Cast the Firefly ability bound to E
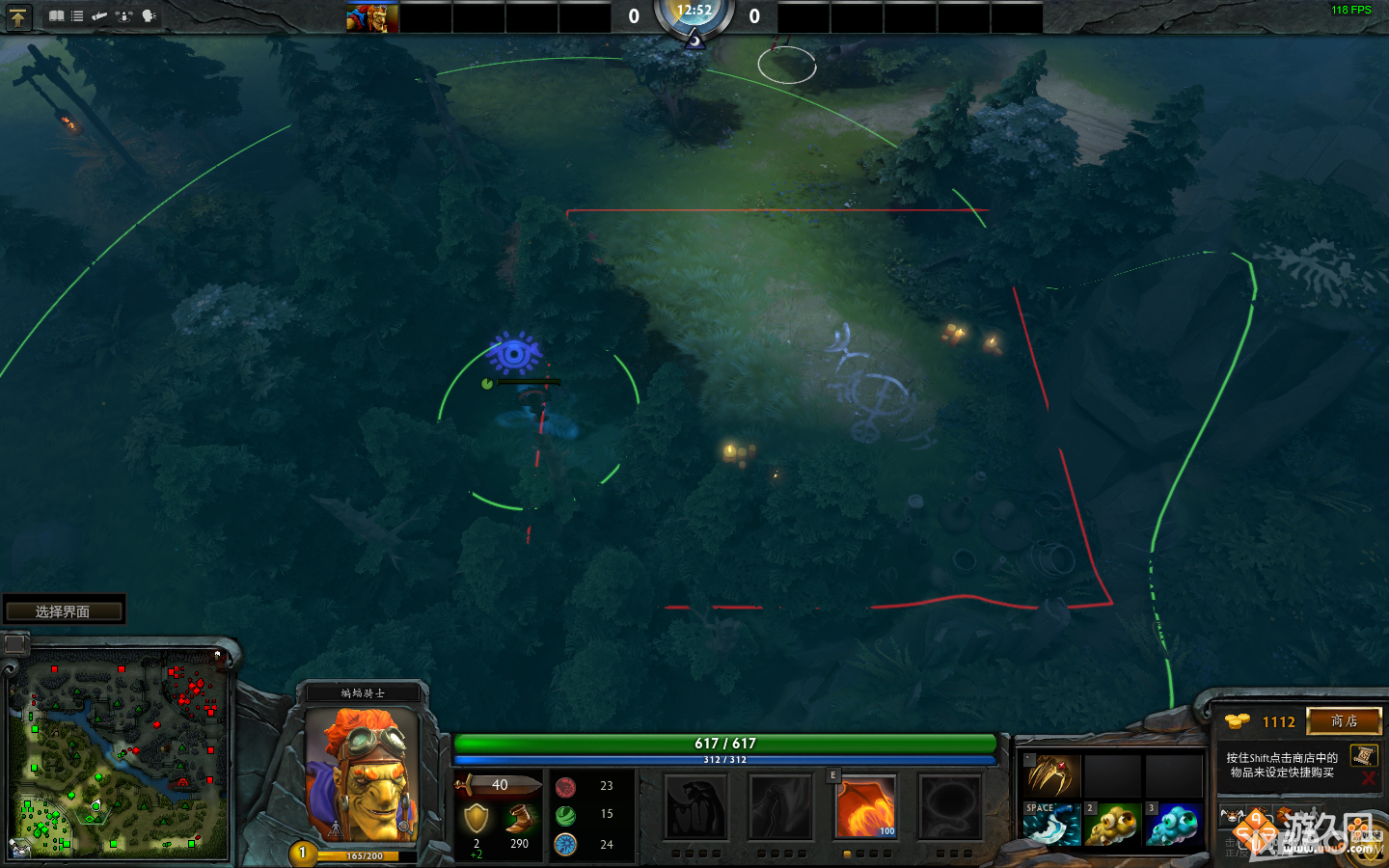Viewport: 1389px width, 868px height. pos(865,808)
